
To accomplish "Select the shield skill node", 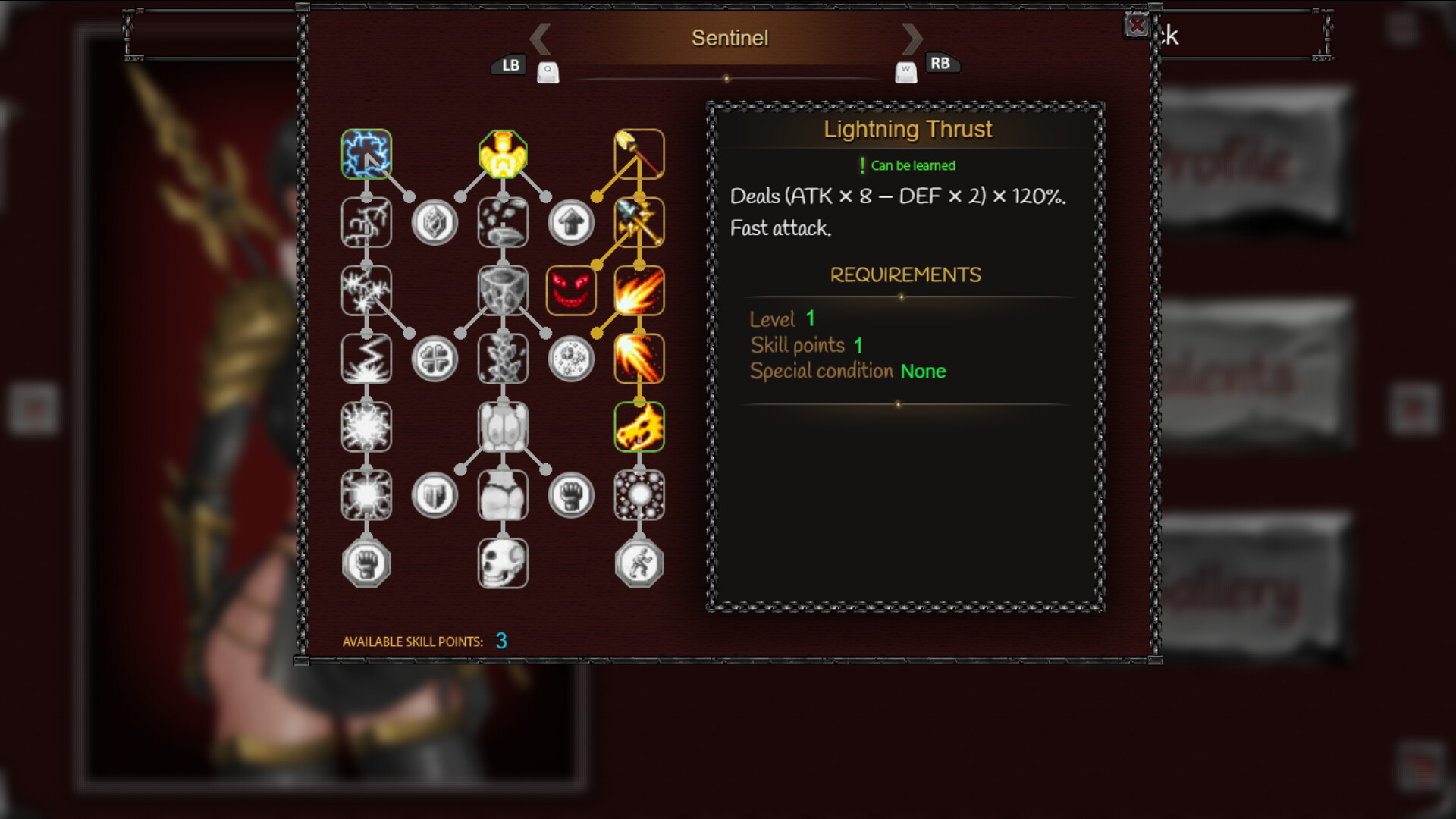I will [435, 495].
